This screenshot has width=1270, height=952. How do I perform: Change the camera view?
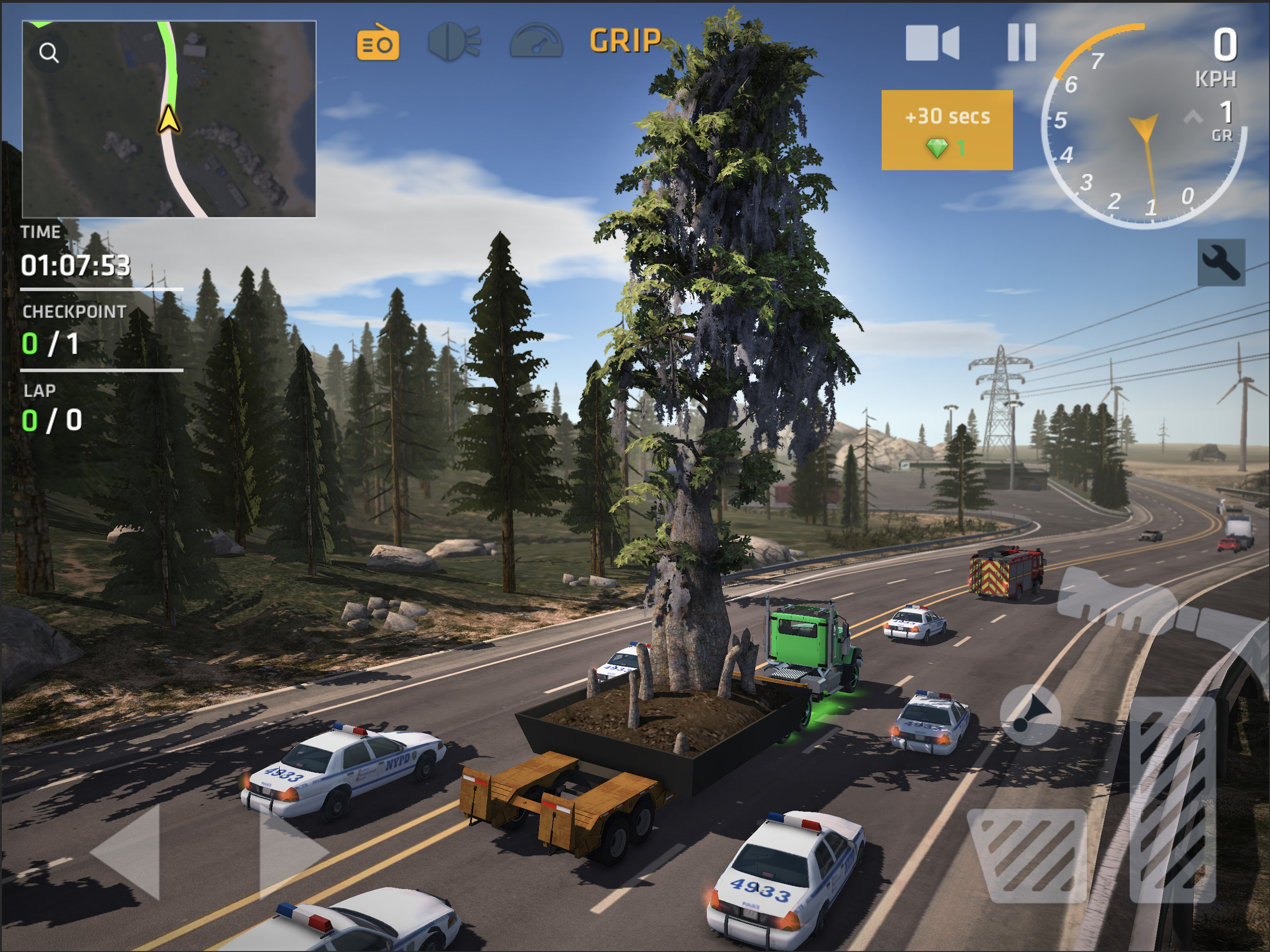point(932,42)
